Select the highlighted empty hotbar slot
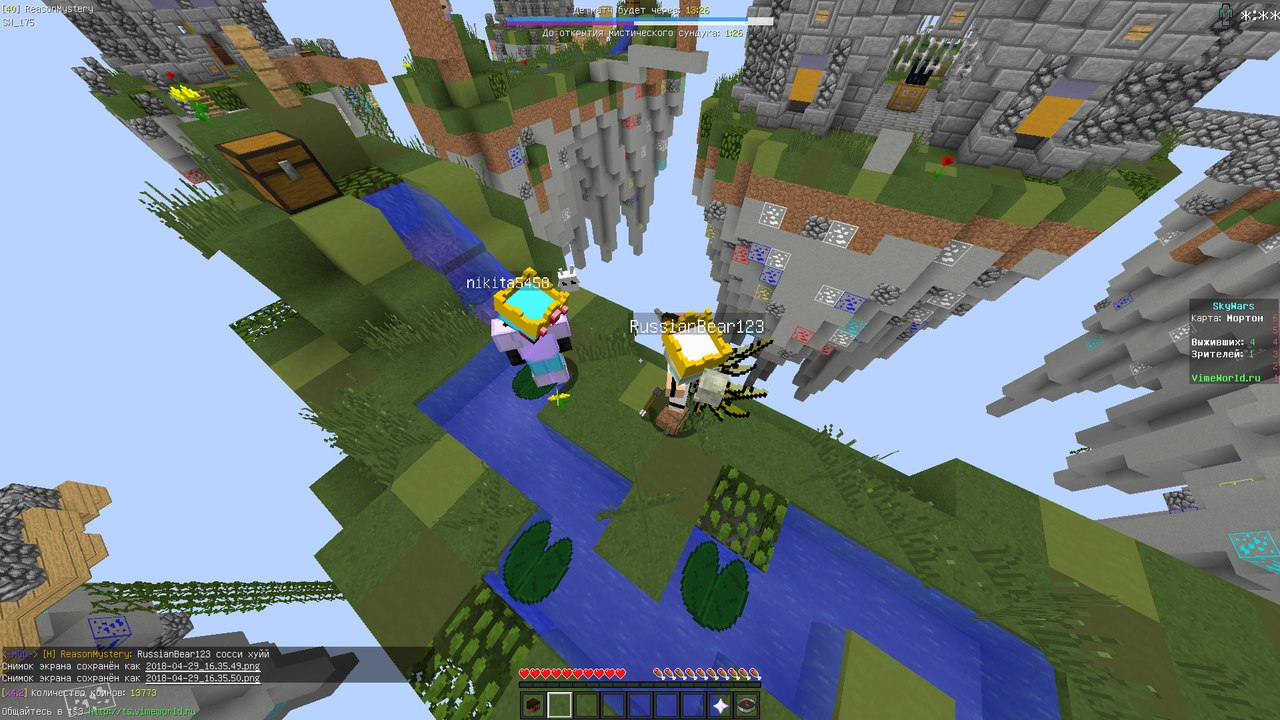Viewport: 1280px width, 720px height. [560, 705]
